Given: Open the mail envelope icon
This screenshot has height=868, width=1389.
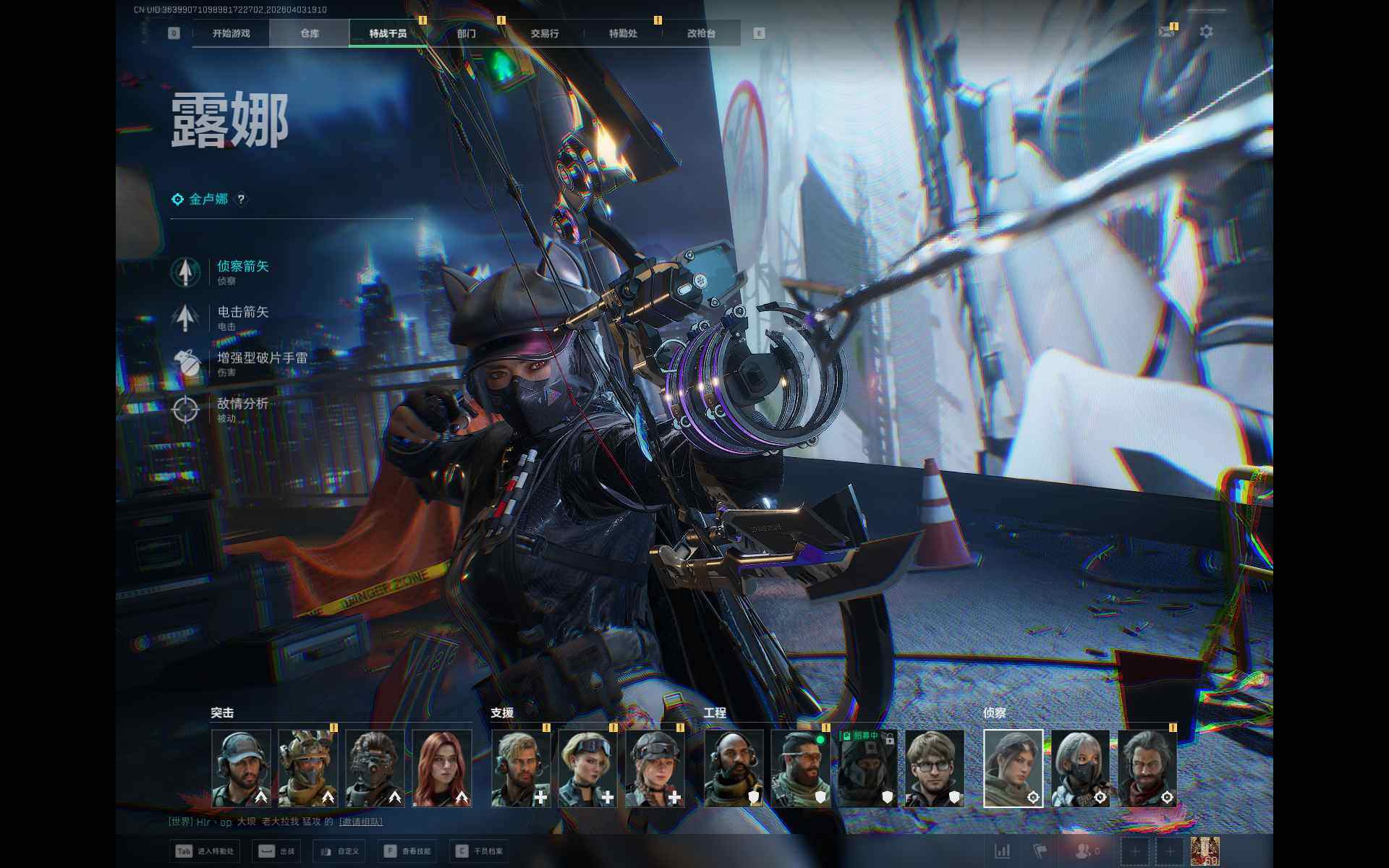Looking at the screenshot, I should tap(1166, 32).
